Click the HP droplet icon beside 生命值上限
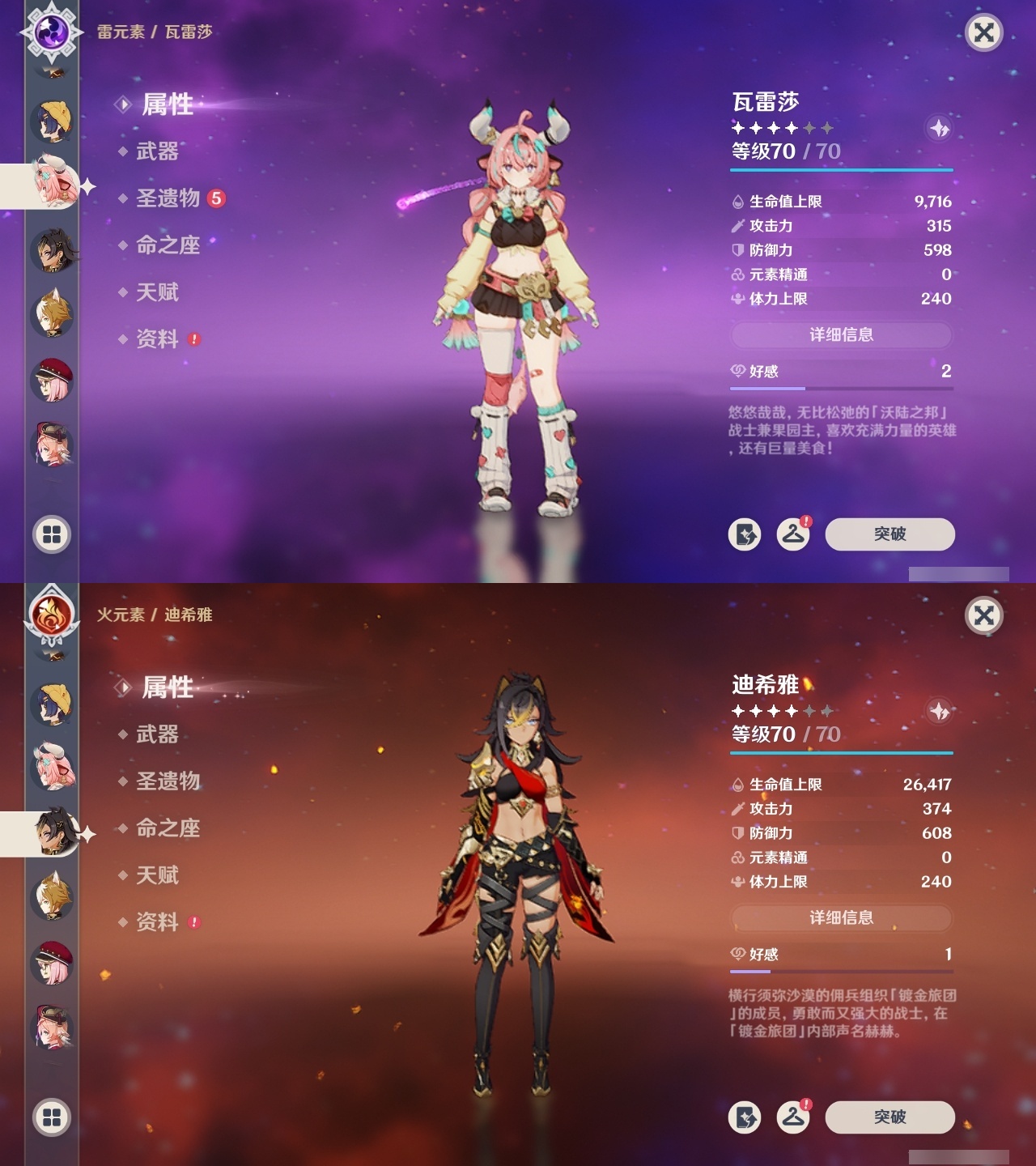This screenshot has height=1166, width=1036. 737,202
